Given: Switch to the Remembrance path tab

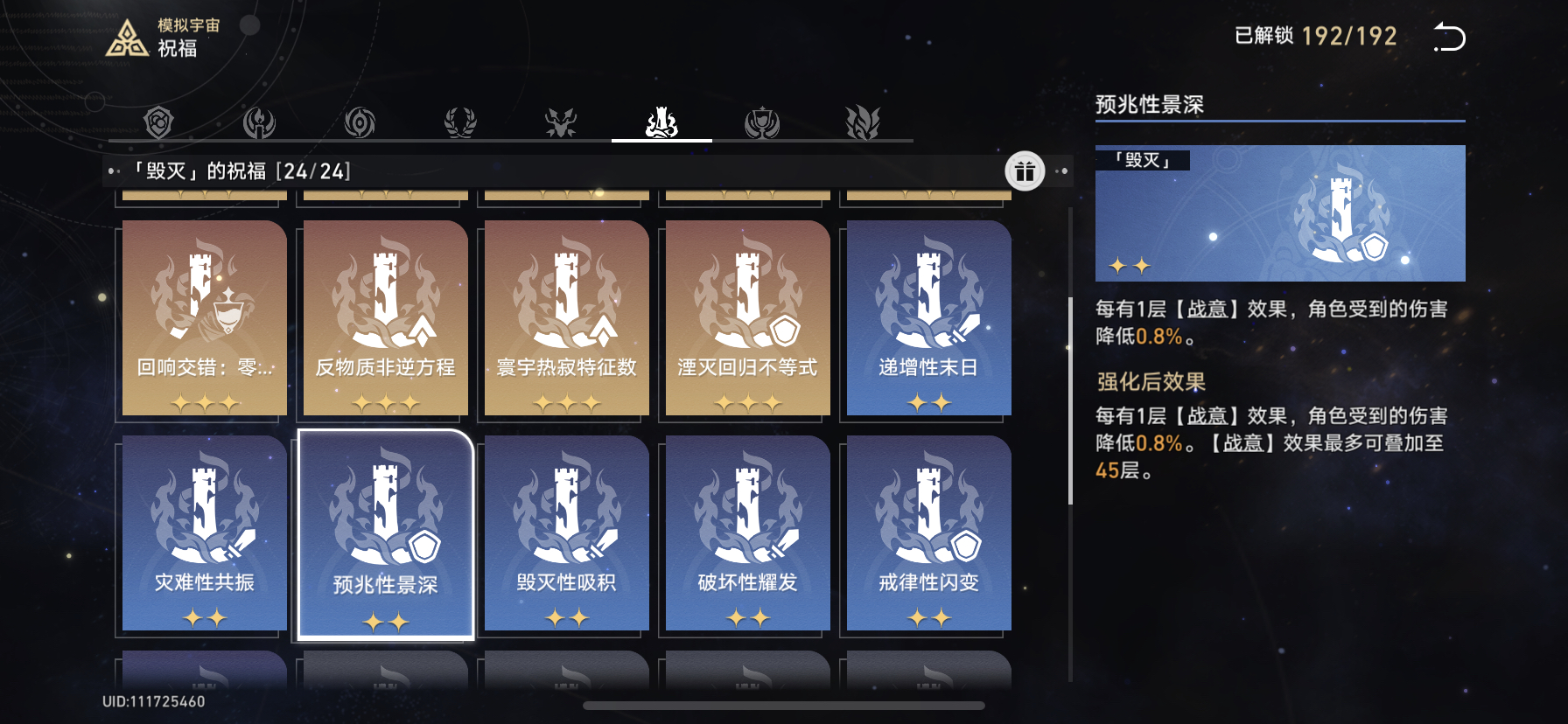Looking at the screenshot, I should pos(259,122).
